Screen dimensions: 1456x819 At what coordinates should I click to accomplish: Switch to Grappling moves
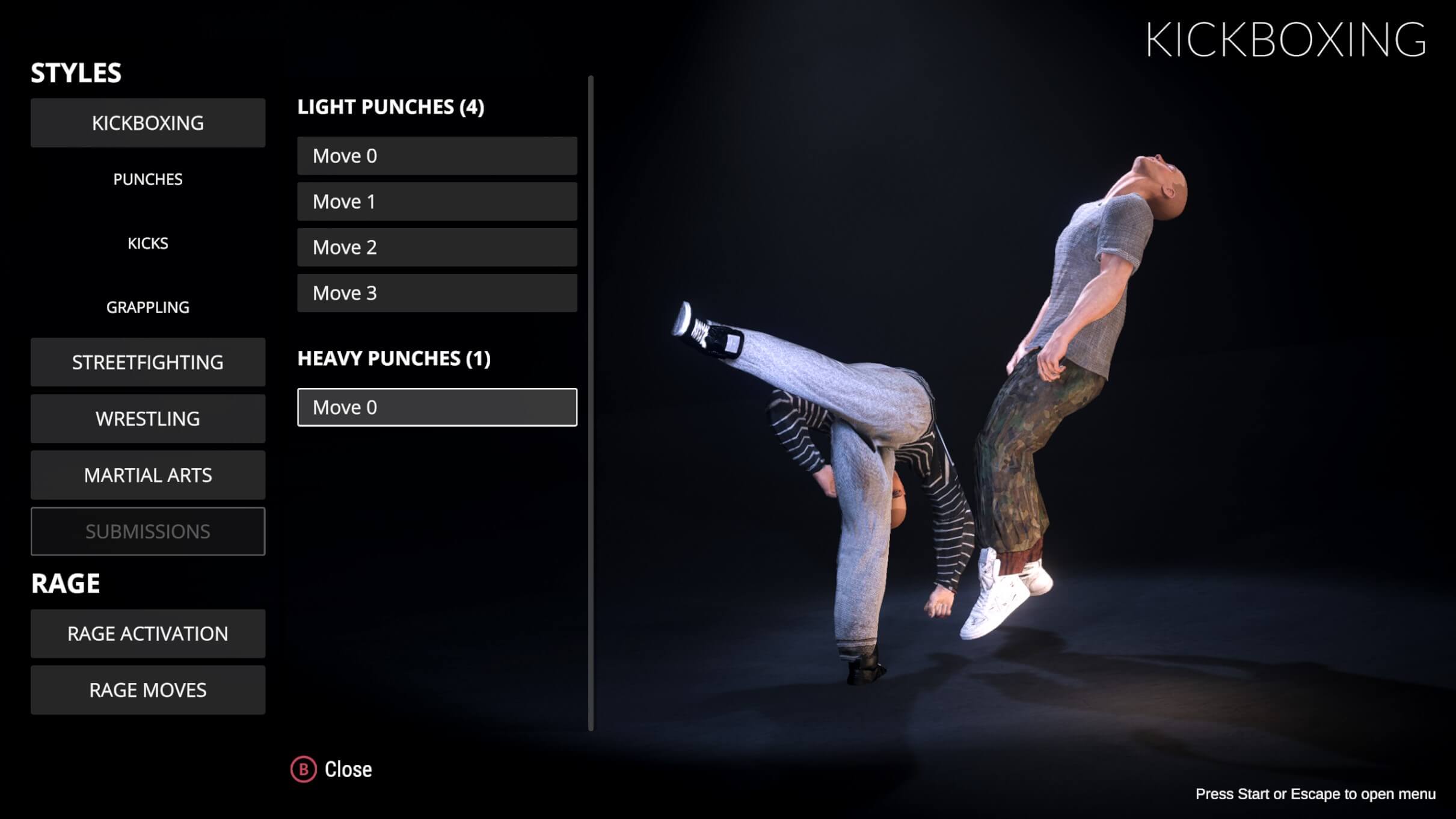tap(147, 308)
